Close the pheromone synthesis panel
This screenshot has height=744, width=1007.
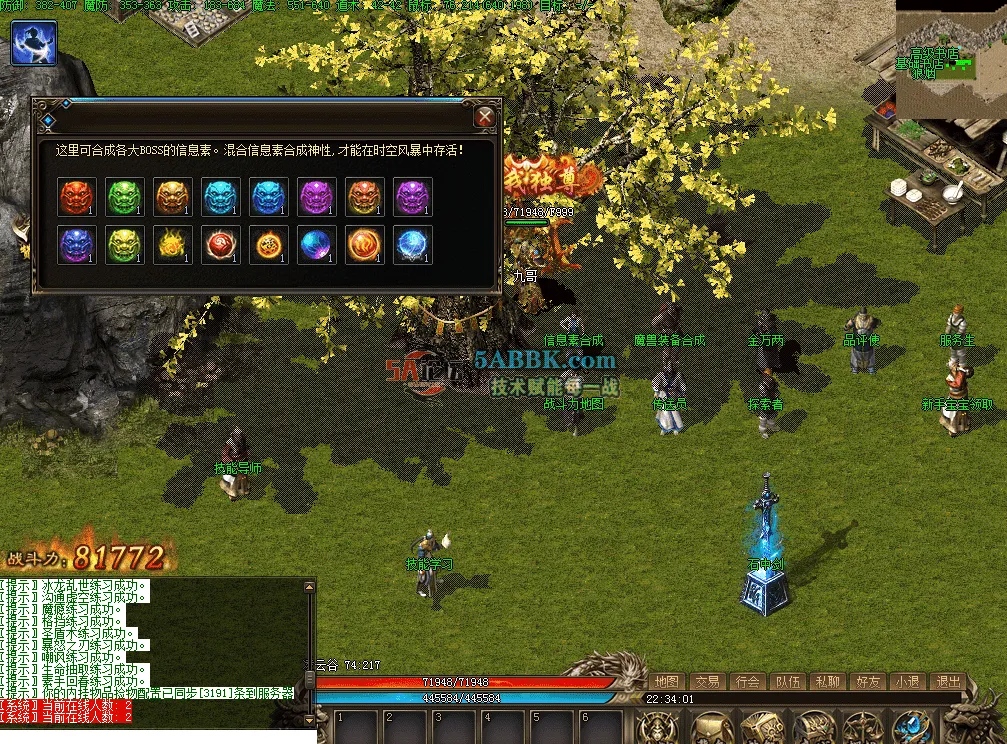point(485,117)
